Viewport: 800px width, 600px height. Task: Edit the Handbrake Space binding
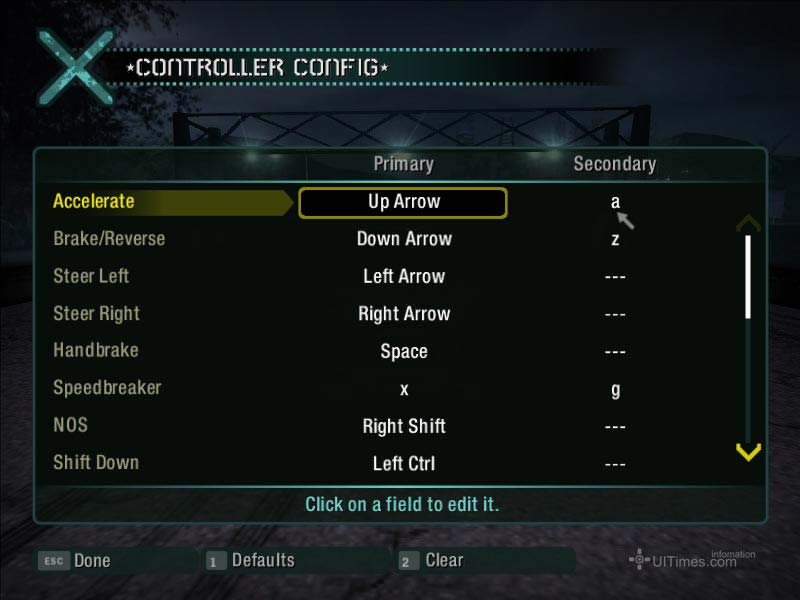tap(404, 352)
